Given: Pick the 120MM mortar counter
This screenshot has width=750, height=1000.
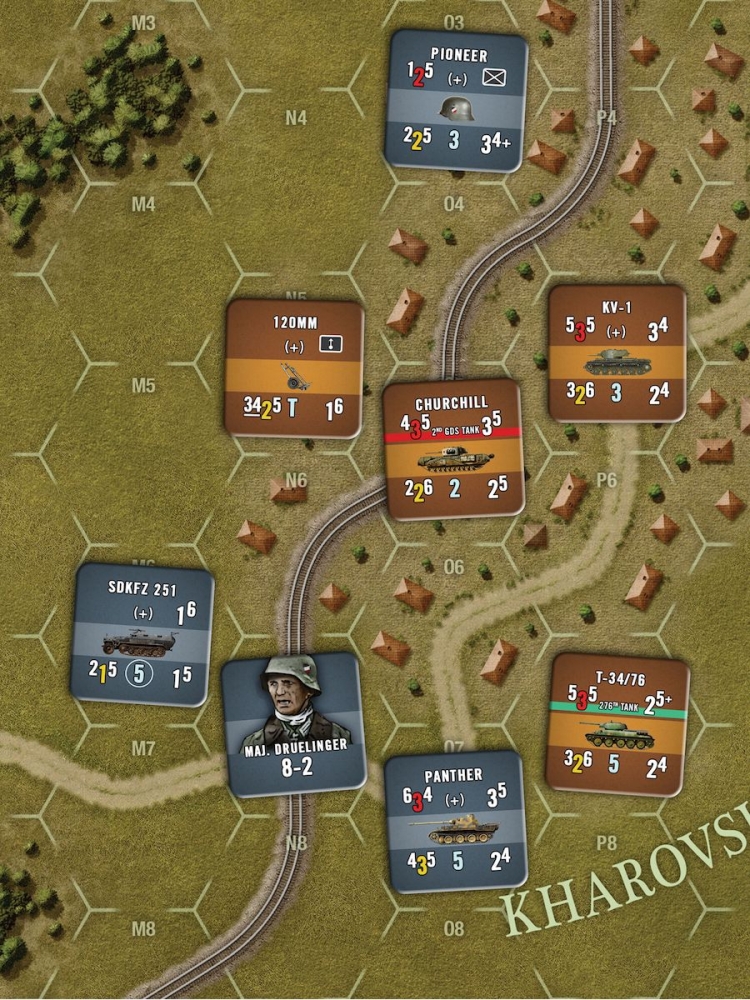Looking at the screenshot, I should [294, 369].
